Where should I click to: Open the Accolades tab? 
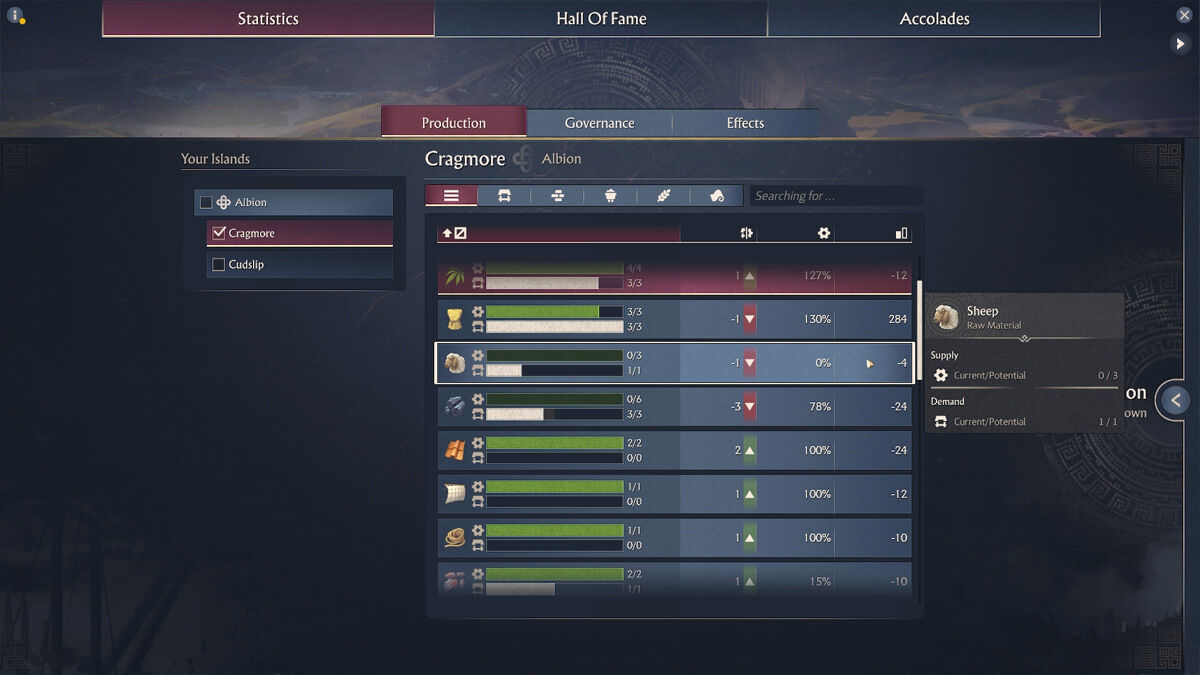coord(934,19)
